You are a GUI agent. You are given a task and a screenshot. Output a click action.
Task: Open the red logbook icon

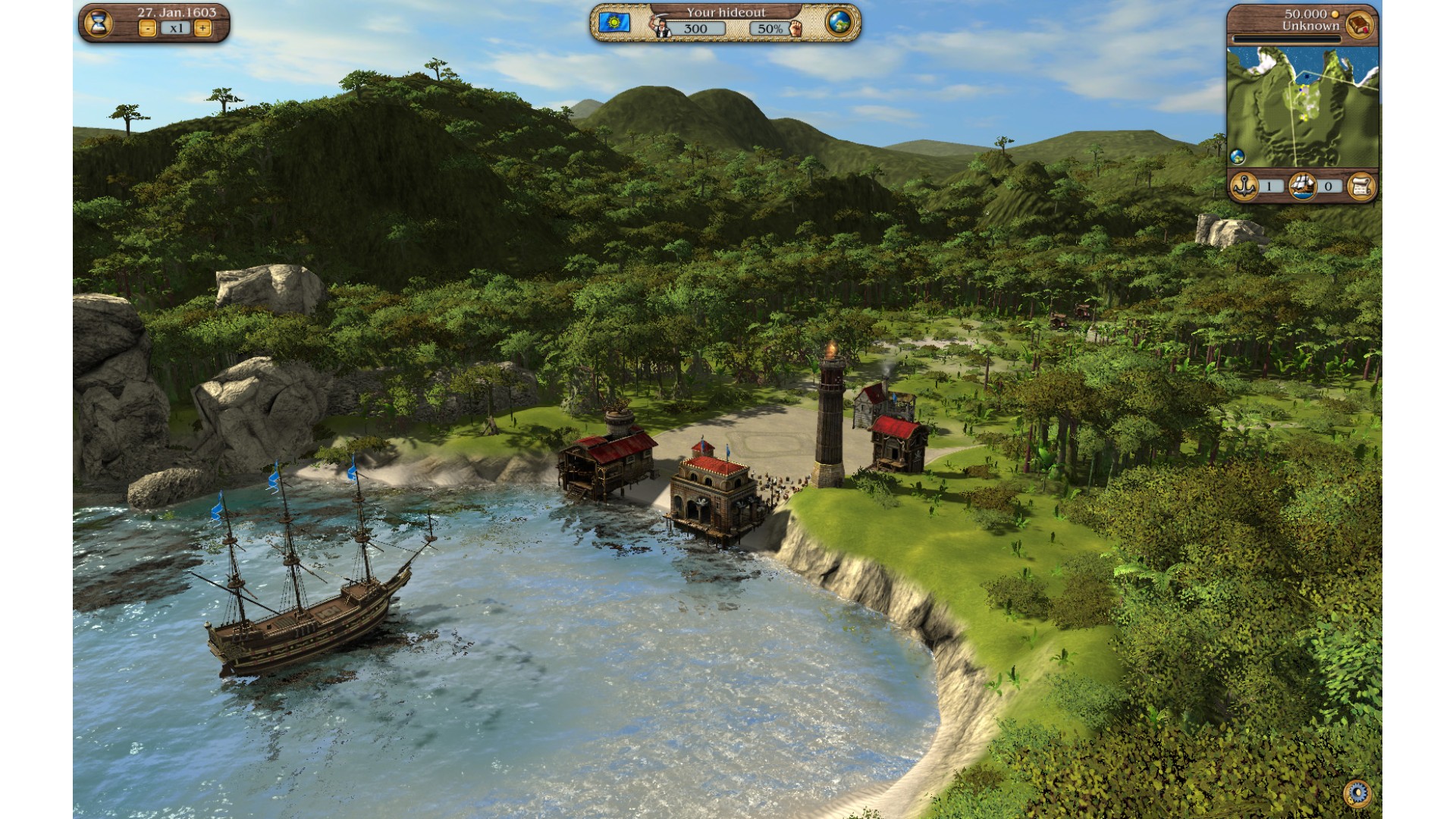click(x=1360, y=24)
